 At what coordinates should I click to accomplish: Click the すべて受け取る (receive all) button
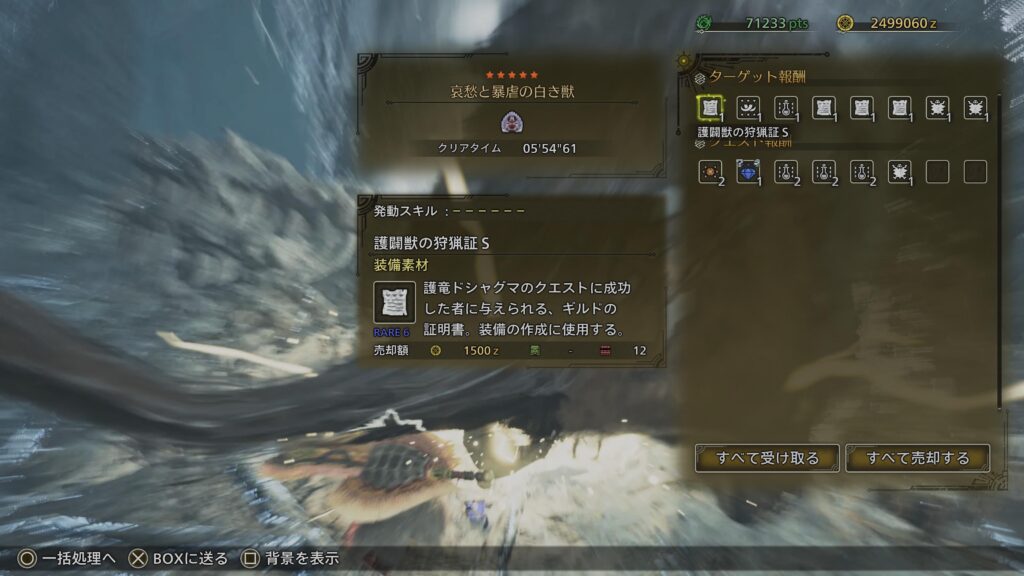[x=767, y=458]
